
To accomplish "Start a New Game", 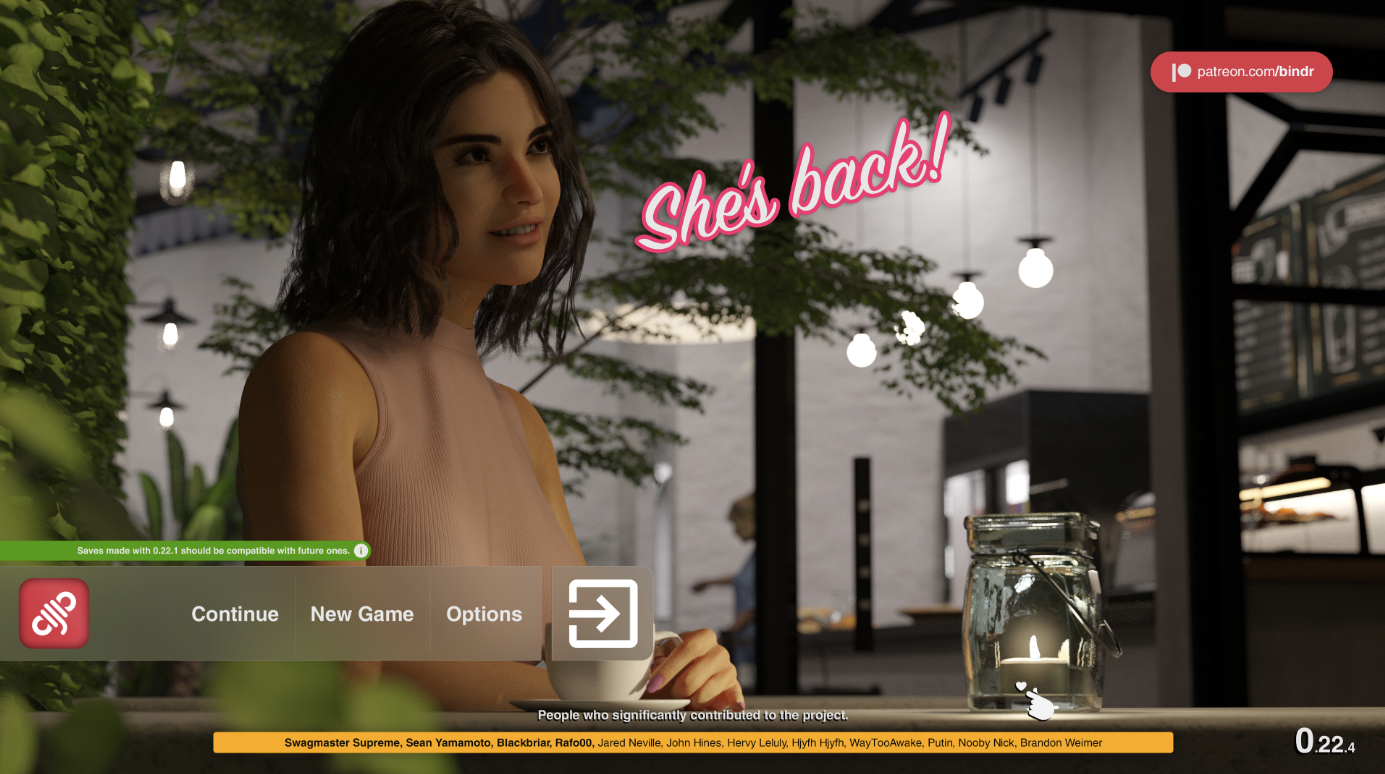I will pyautogui.click(x=362, y=614).
